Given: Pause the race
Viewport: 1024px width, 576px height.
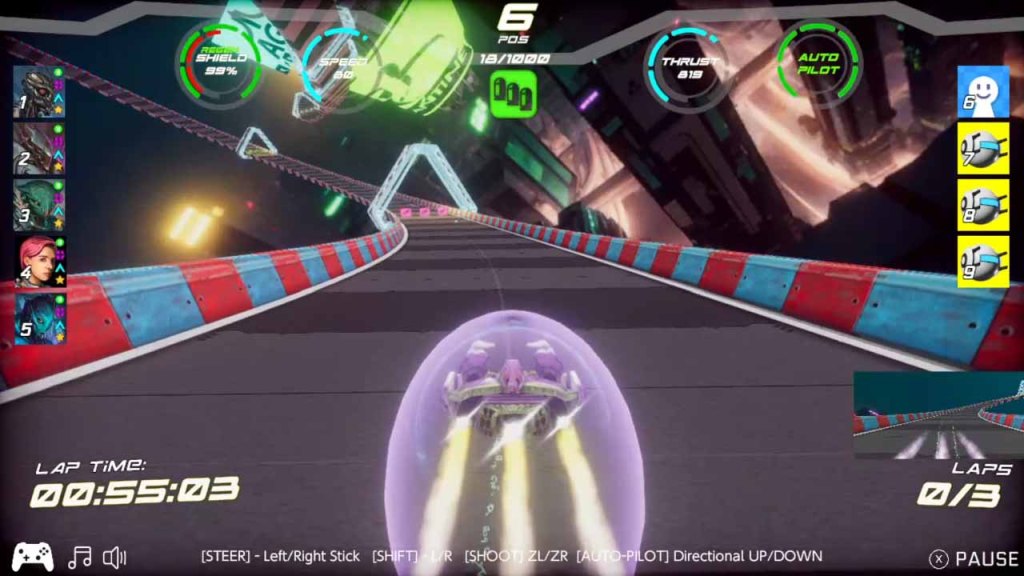Looking at the screenshot, I should [x=975, y=559].
